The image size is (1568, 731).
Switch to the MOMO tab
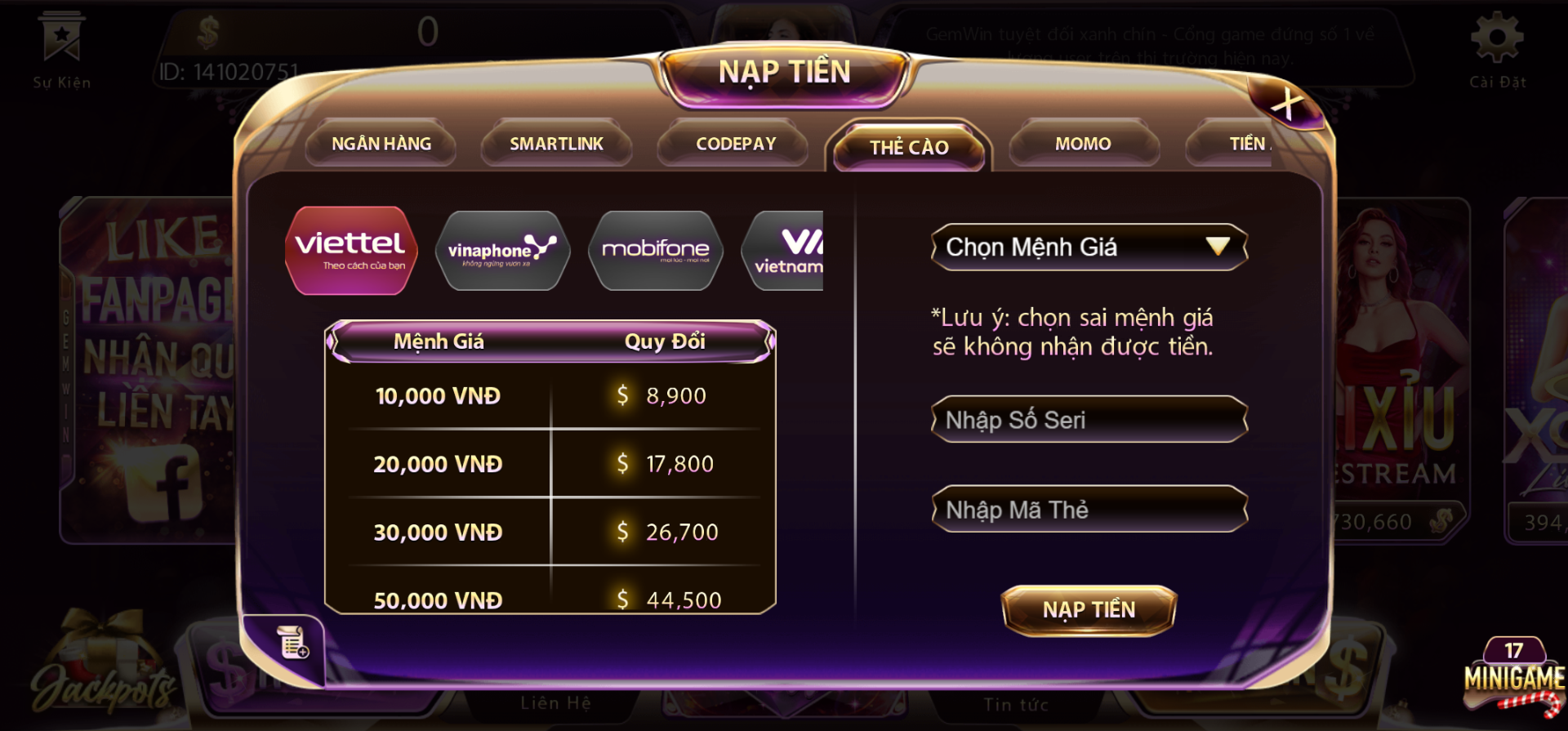click(x=1083, y=143)
